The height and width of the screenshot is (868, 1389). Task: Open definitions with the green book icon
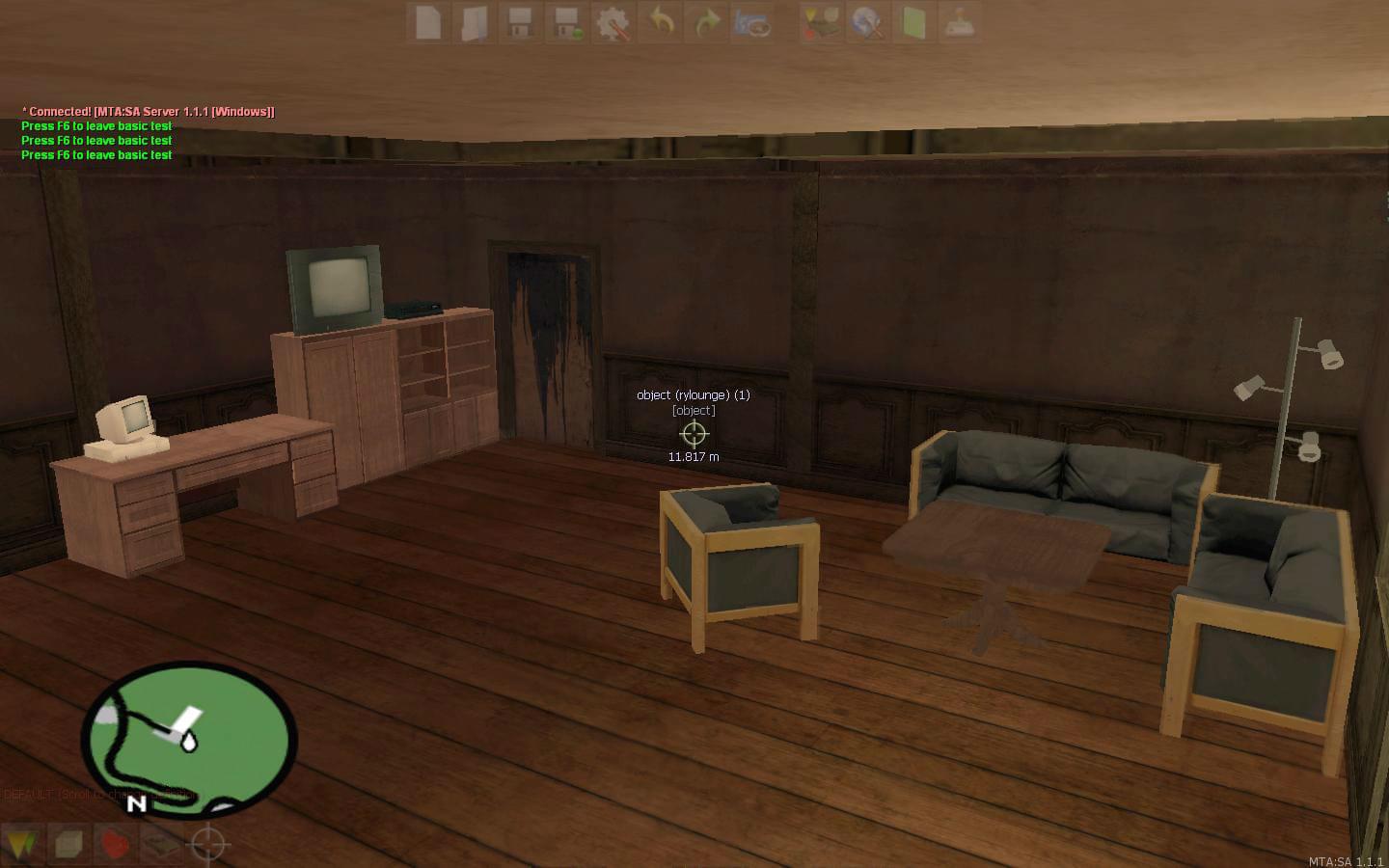point(913,22)
